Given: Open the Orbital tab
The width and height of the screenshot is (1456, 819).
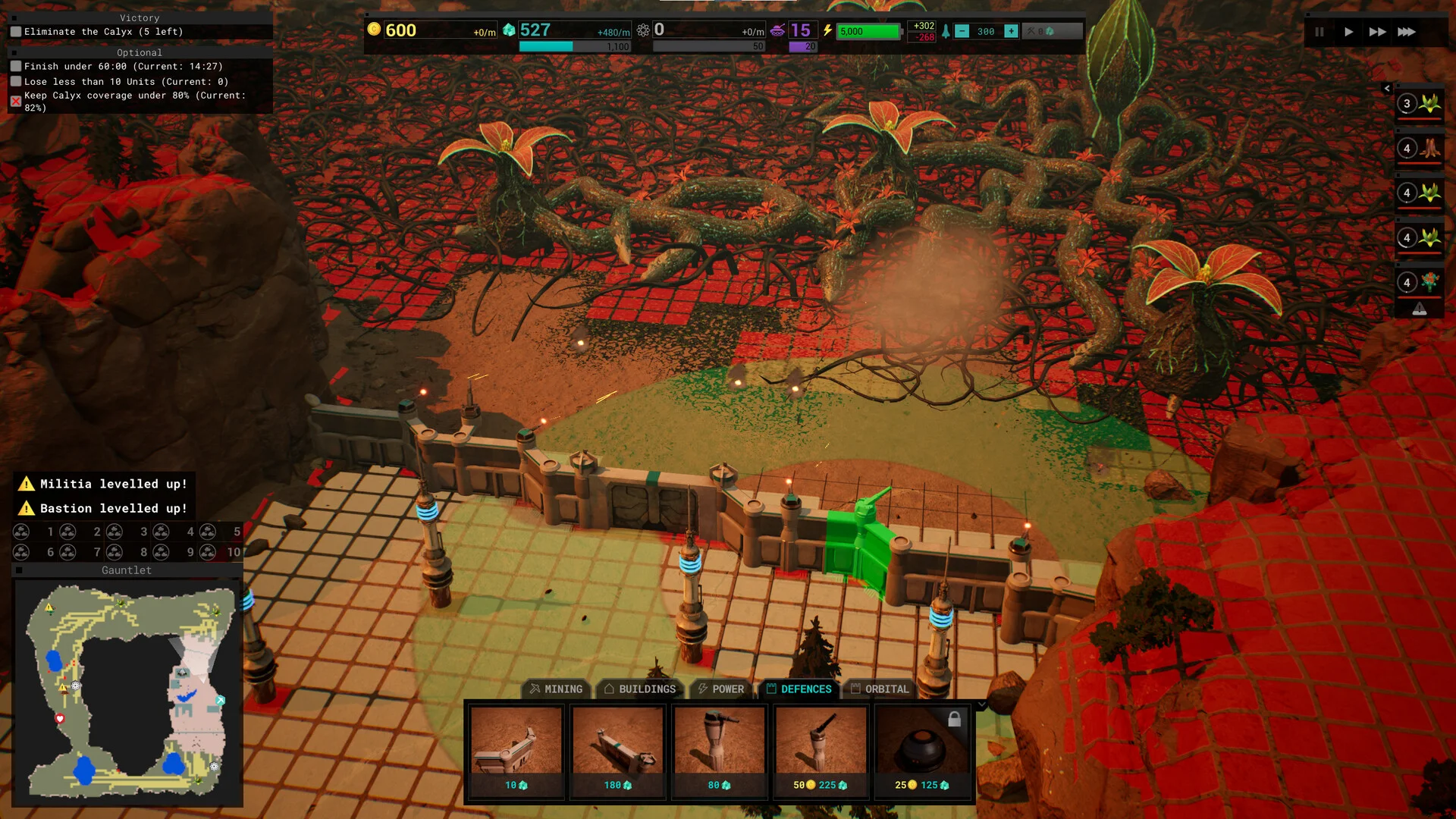Looking at the screenshot, I should [x=880, y=689].
